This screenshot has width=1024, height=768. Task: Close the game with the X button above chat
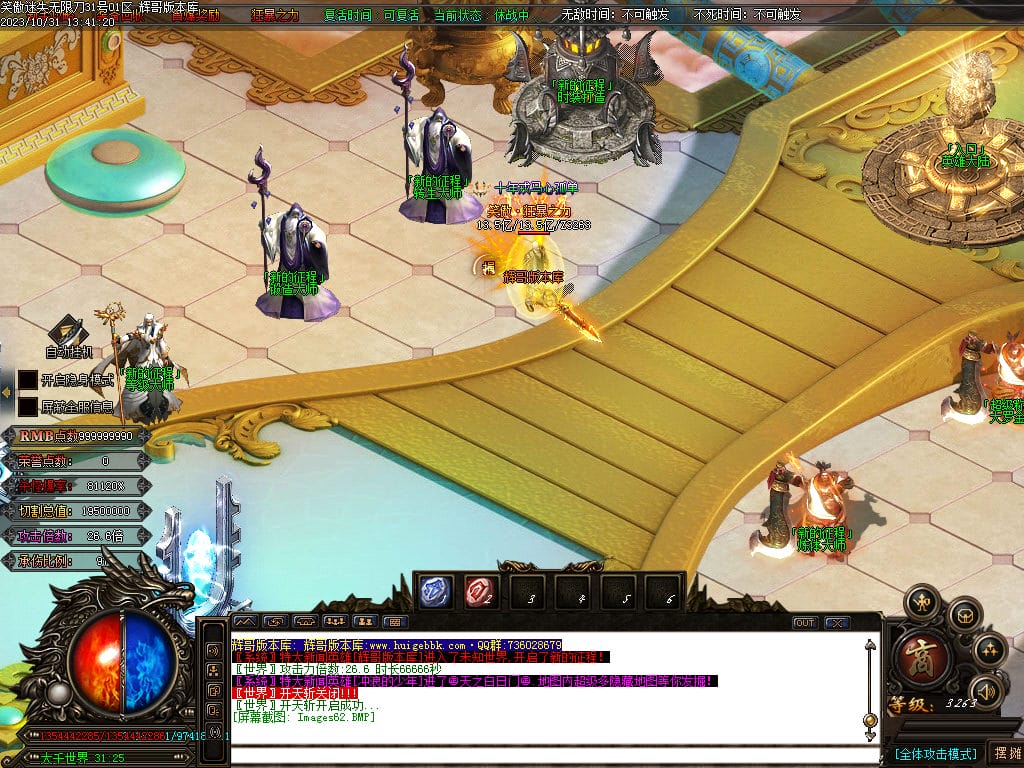836,622
